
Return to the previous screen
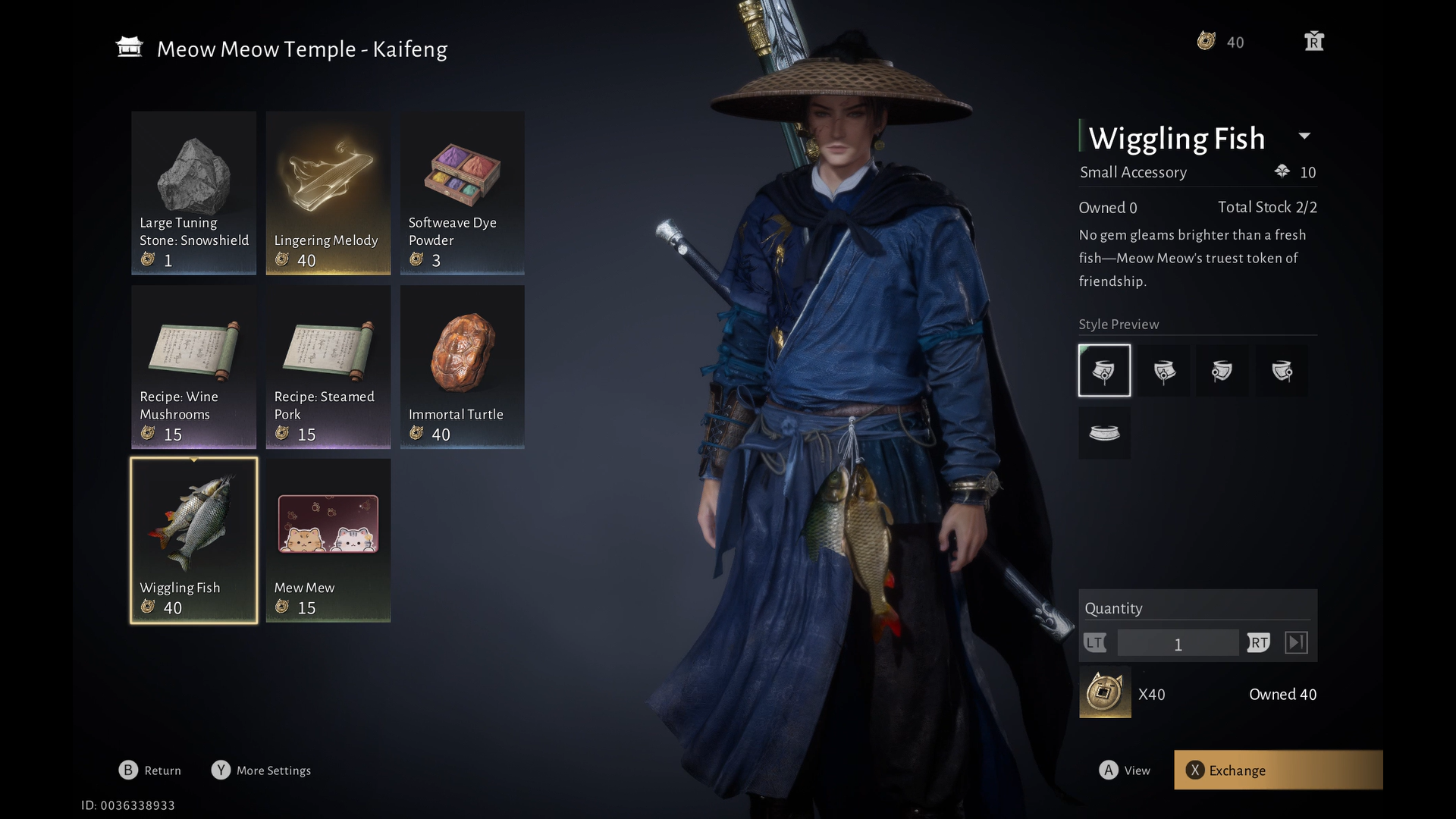150,770
